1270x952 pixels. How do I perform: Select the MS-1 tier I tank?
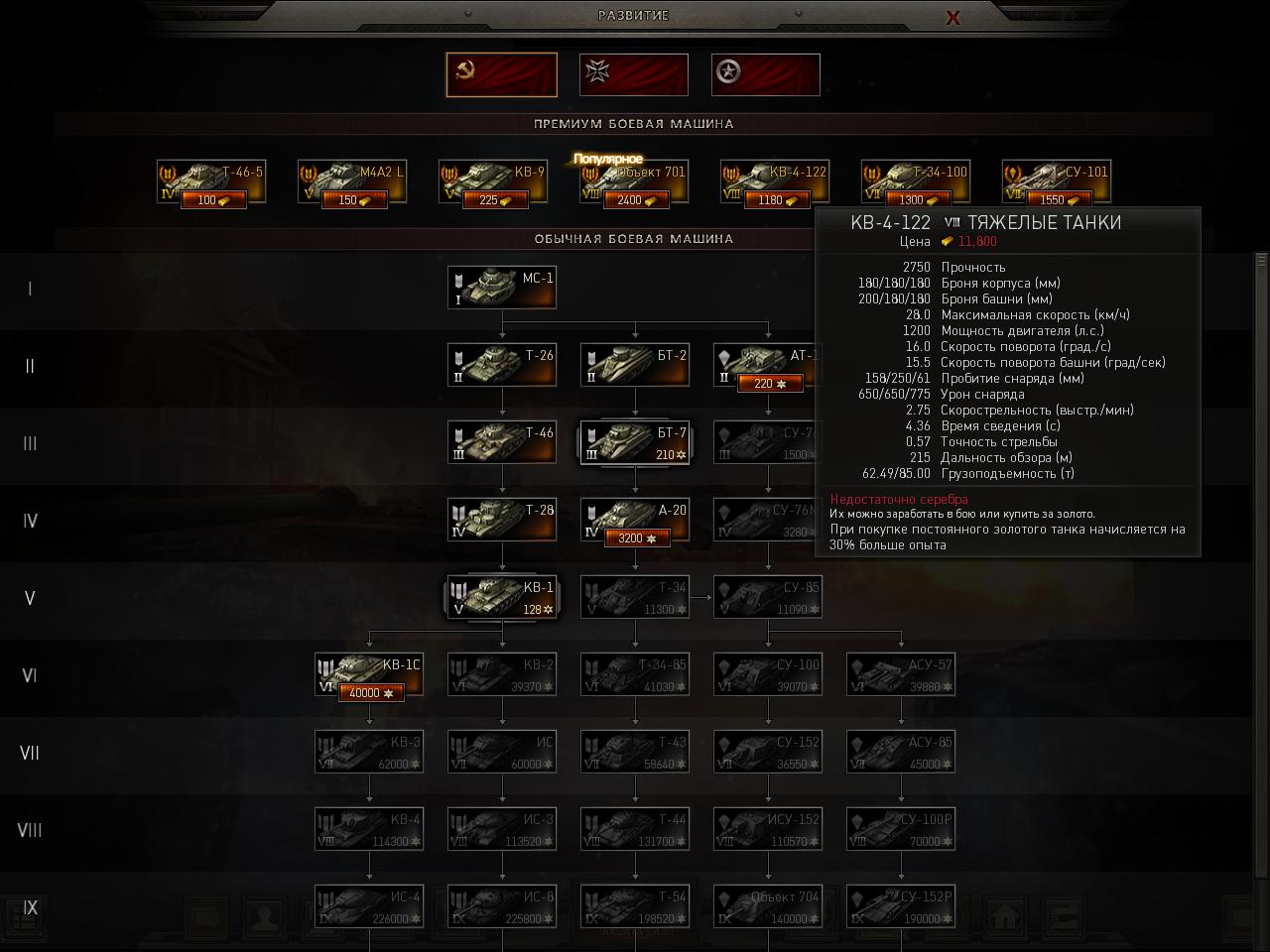point(501,288)
